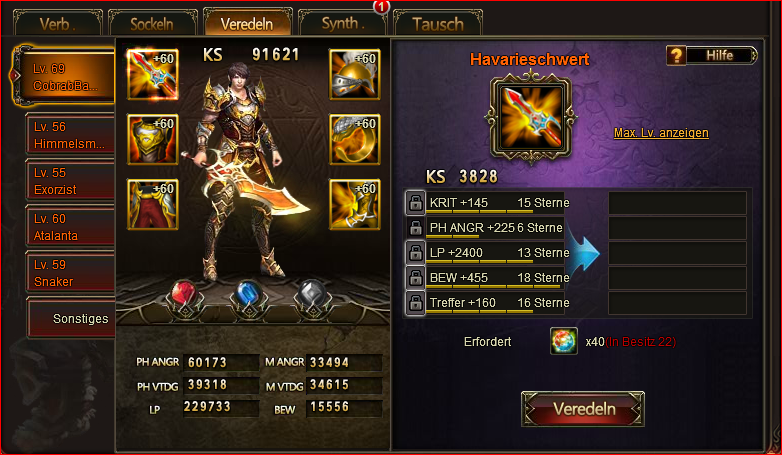Viewport: 782px width, 455px height.
Task: Select the equipped helmet slot
Action: [x=354, y=74]
